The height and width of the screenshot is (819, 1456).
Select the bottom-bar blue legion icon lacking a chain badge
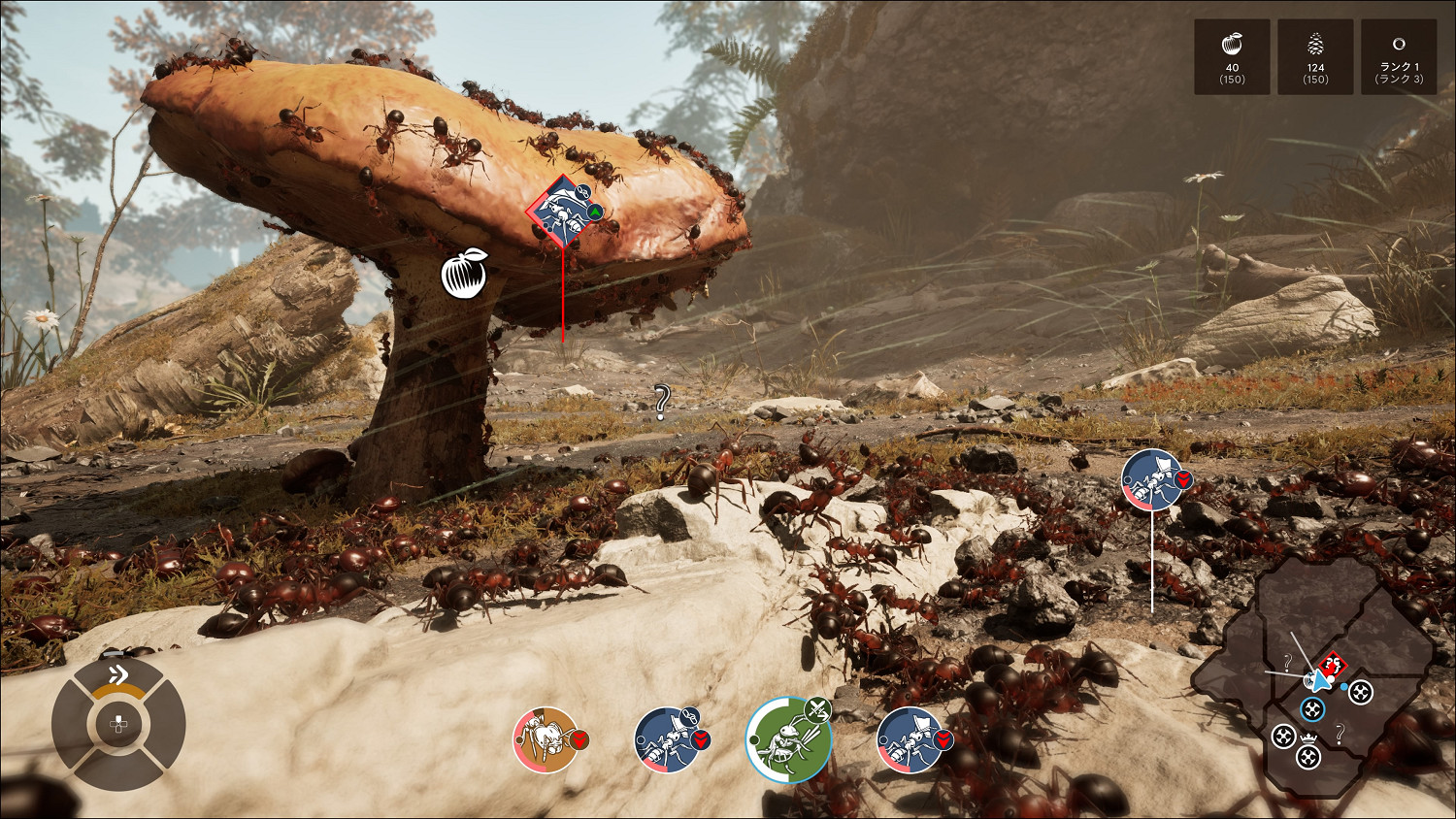910,739
